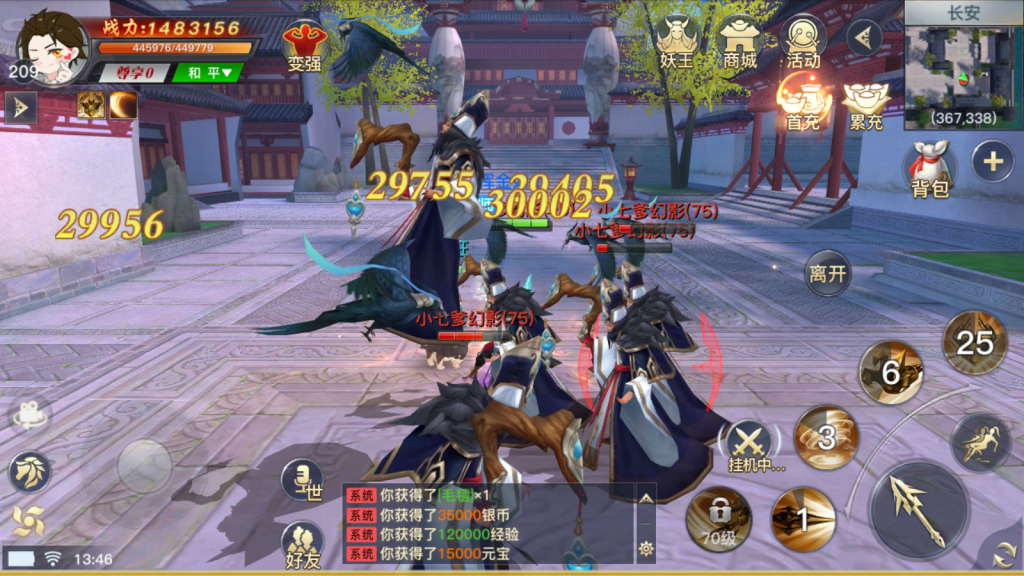This screenshot has width=1024, height=576.
Task: Open the 变强 power-up menu
Action: [x=304, y=45]
